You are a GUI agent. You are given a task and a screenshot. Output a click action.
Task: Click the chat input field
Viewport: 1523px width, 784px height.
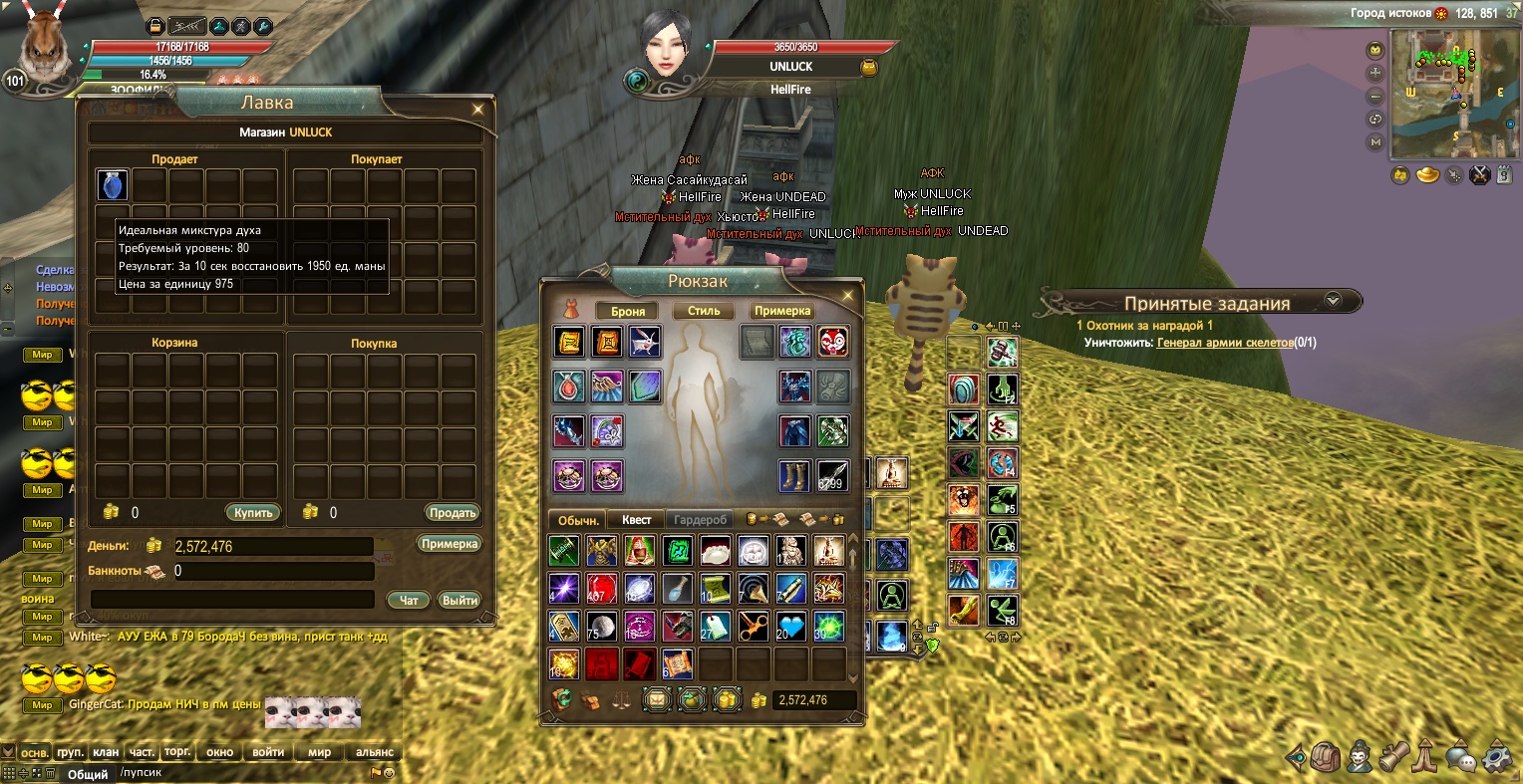coord(239,773)
